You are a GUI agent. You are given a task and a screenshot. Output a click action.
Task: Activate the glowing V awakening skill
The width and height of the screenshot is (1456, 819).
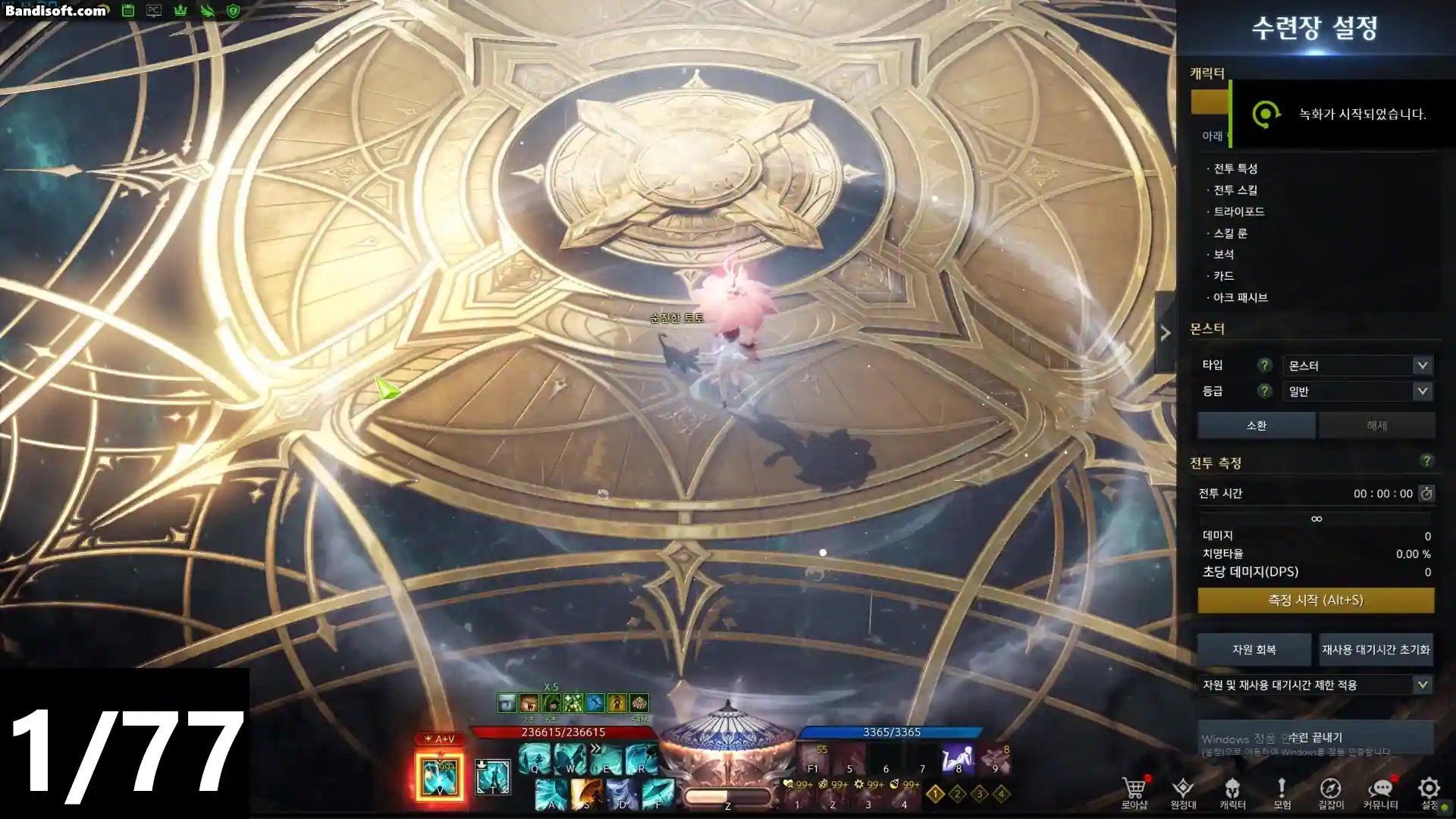point(439,776)
